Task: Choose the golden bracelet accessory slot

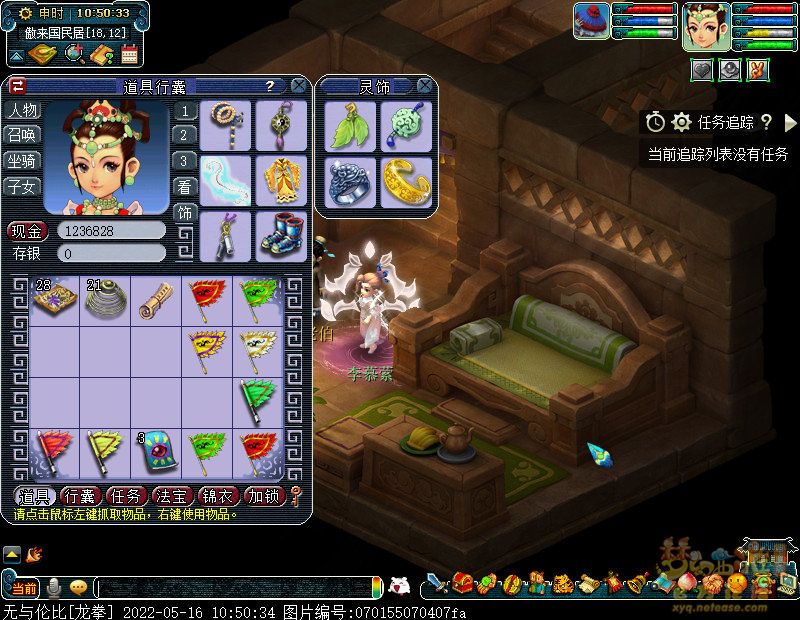Action: 405,180
